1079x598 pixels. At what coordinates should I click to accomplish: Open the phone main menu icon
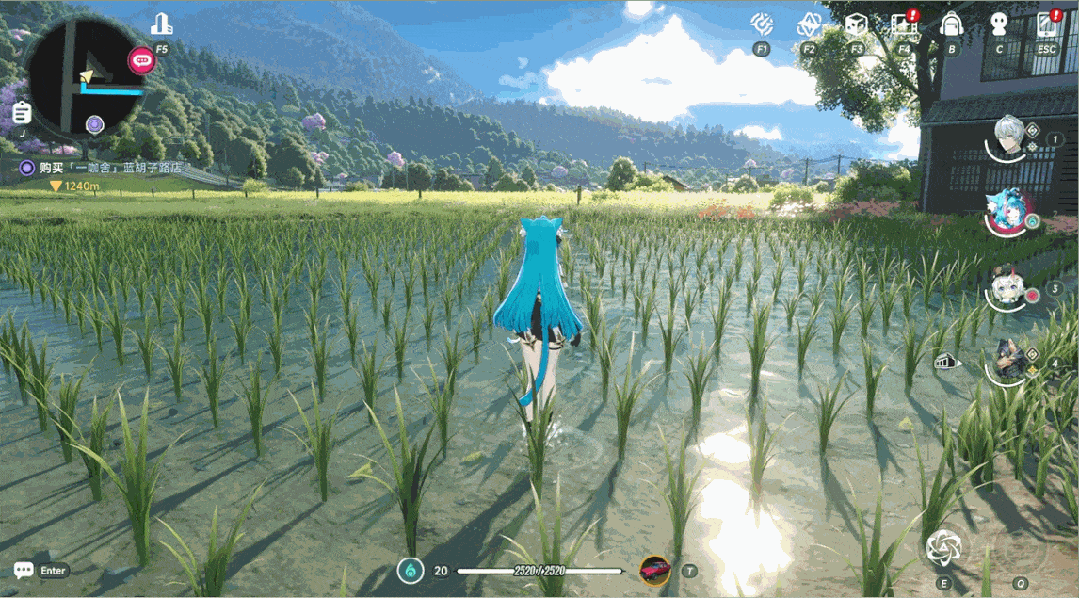tap(1047, 23)
